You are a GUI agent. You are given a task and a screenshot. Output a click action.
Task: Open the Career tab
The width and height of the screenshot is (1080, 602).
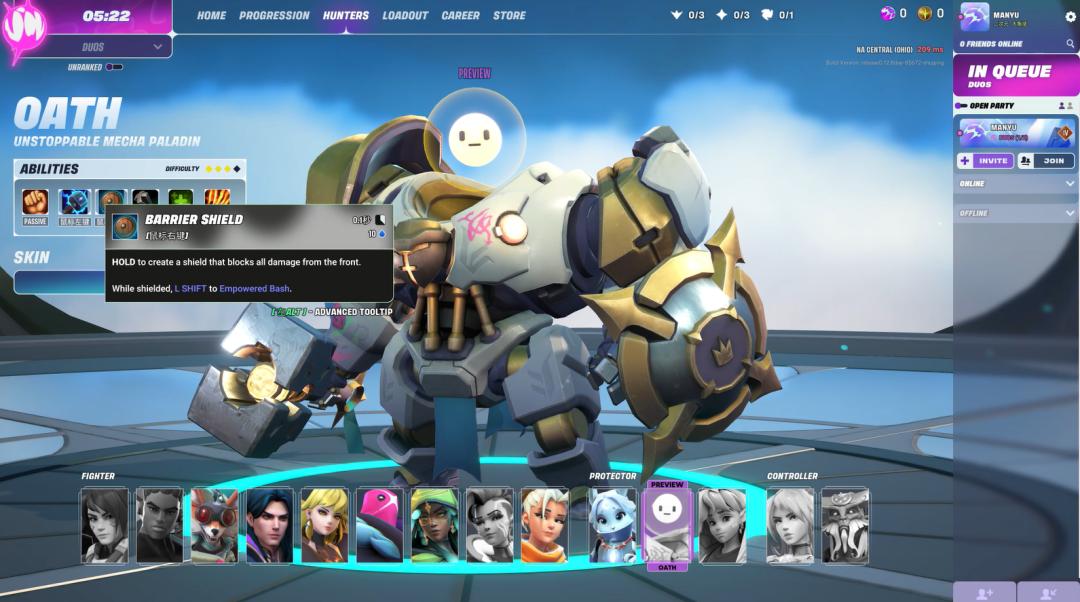point(460,16)
